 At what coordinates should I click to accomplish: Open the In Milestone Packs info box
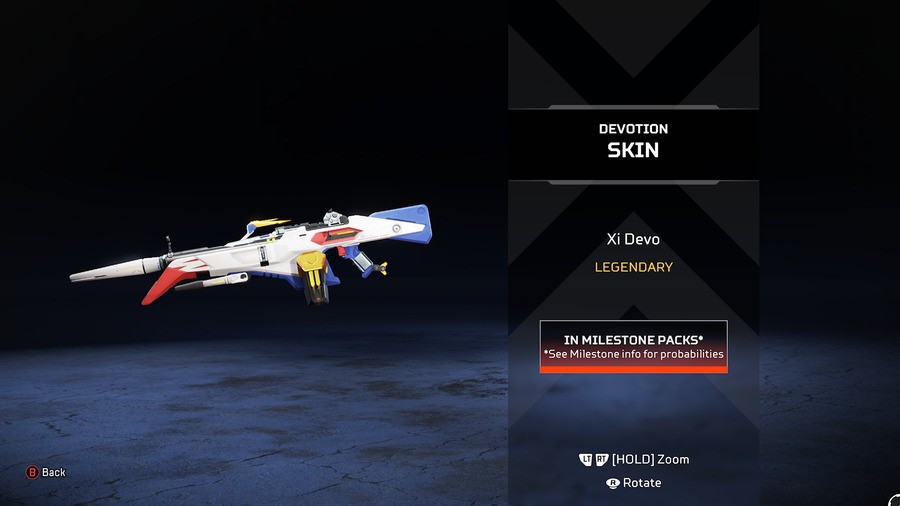click(x=633, y=346)
